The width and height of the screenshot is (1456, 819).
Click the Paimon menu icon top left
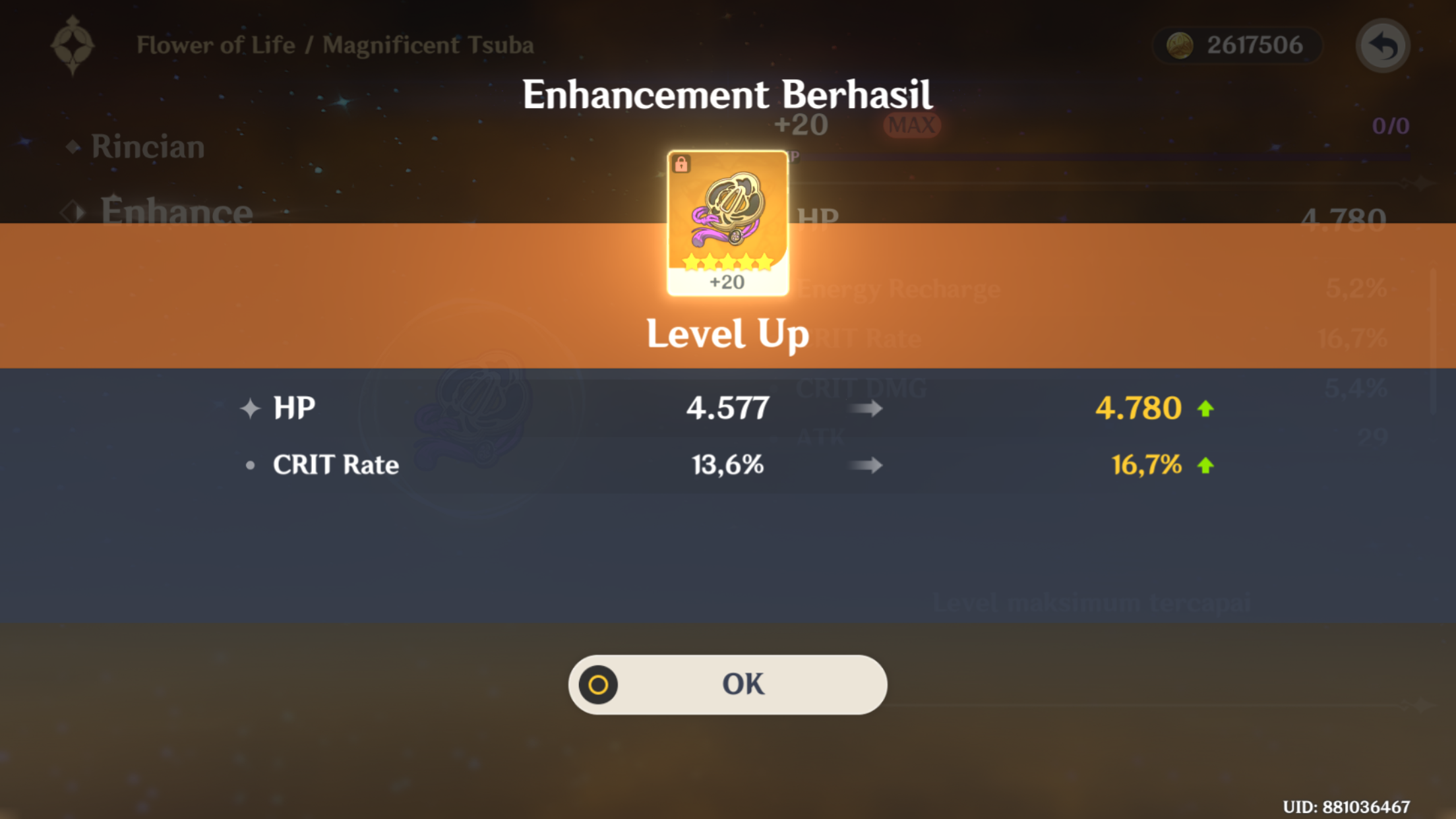[x=74, y=45]
